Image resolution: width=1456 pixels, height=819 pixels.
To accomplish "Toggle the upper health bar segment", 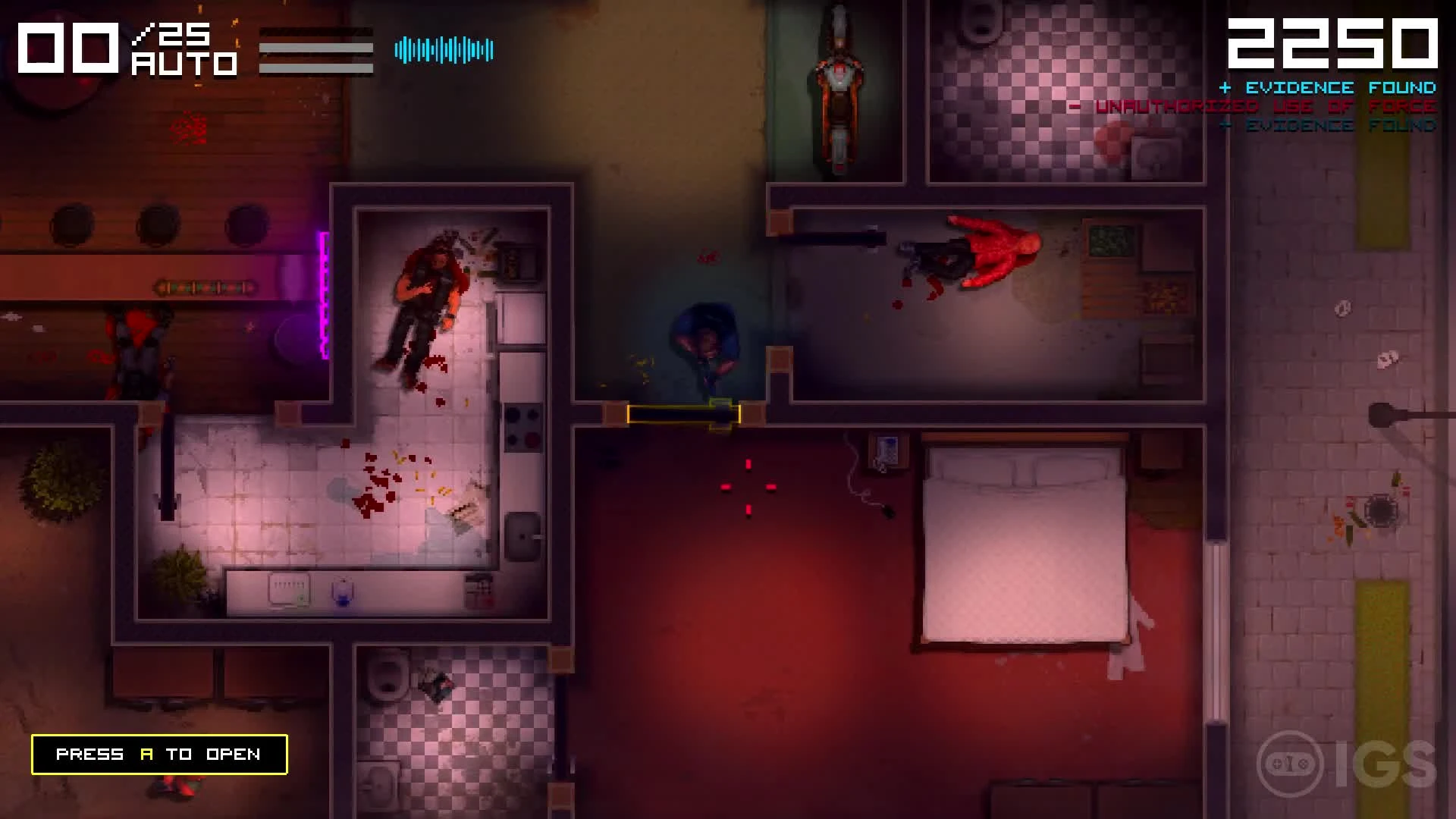I will (315, 47).
